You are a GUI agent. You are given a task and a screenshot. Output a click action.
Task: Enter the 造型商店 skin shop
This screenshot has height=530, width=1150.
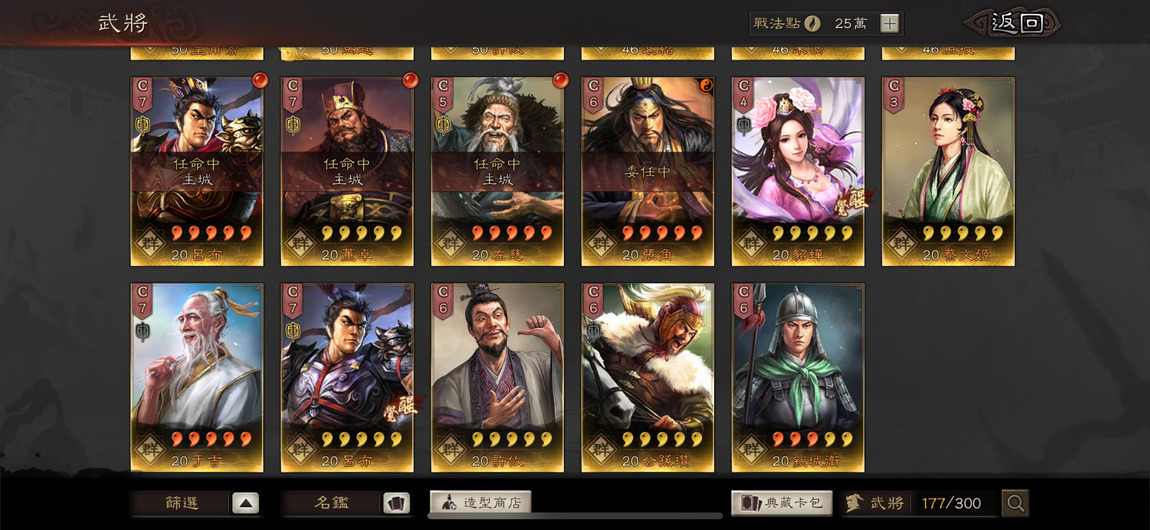click(x=480, y=503)
